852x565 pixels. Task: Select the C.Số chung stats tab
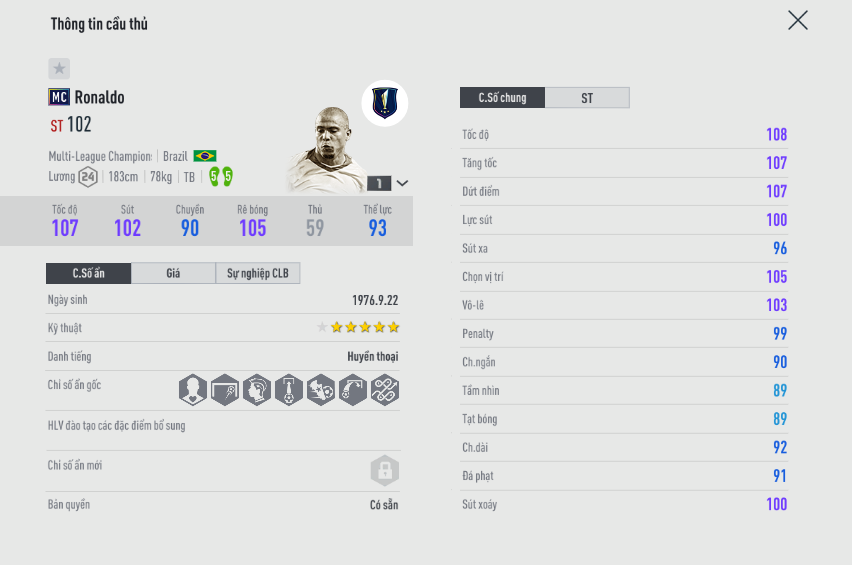point(502,98)
